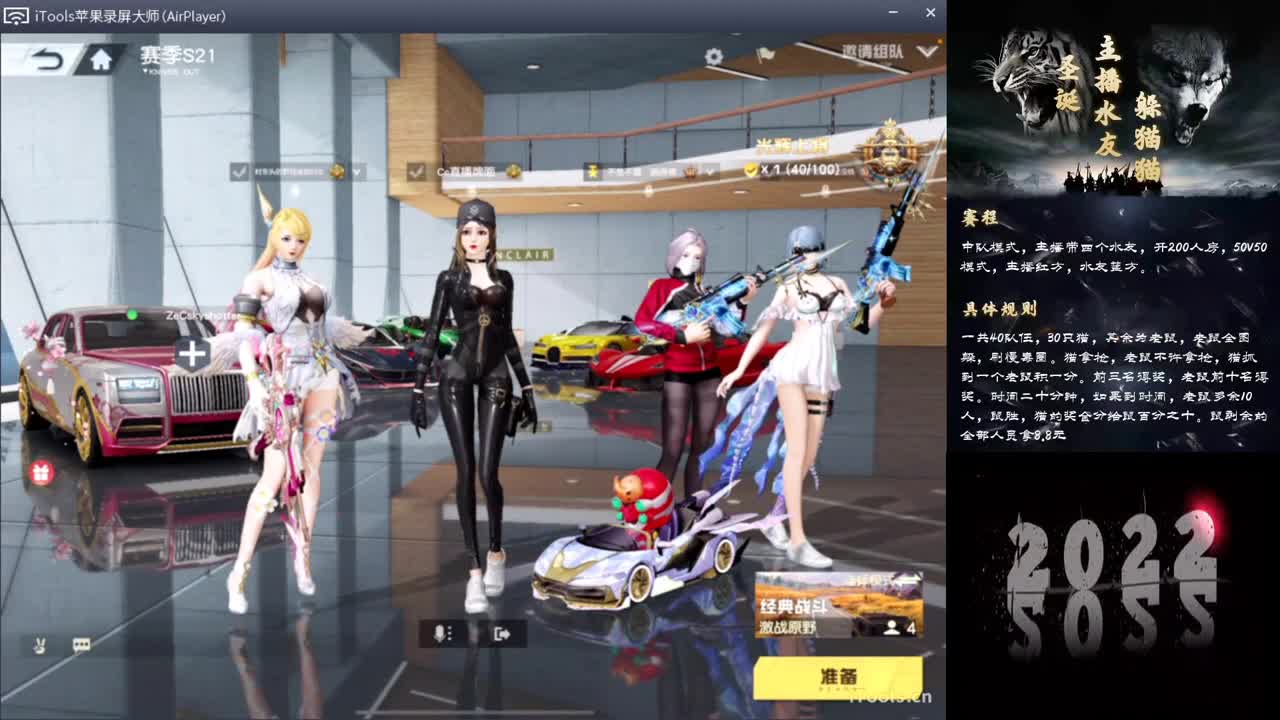Open the settings gear icon
The image size is (1280, 720).
click(713, 56)
